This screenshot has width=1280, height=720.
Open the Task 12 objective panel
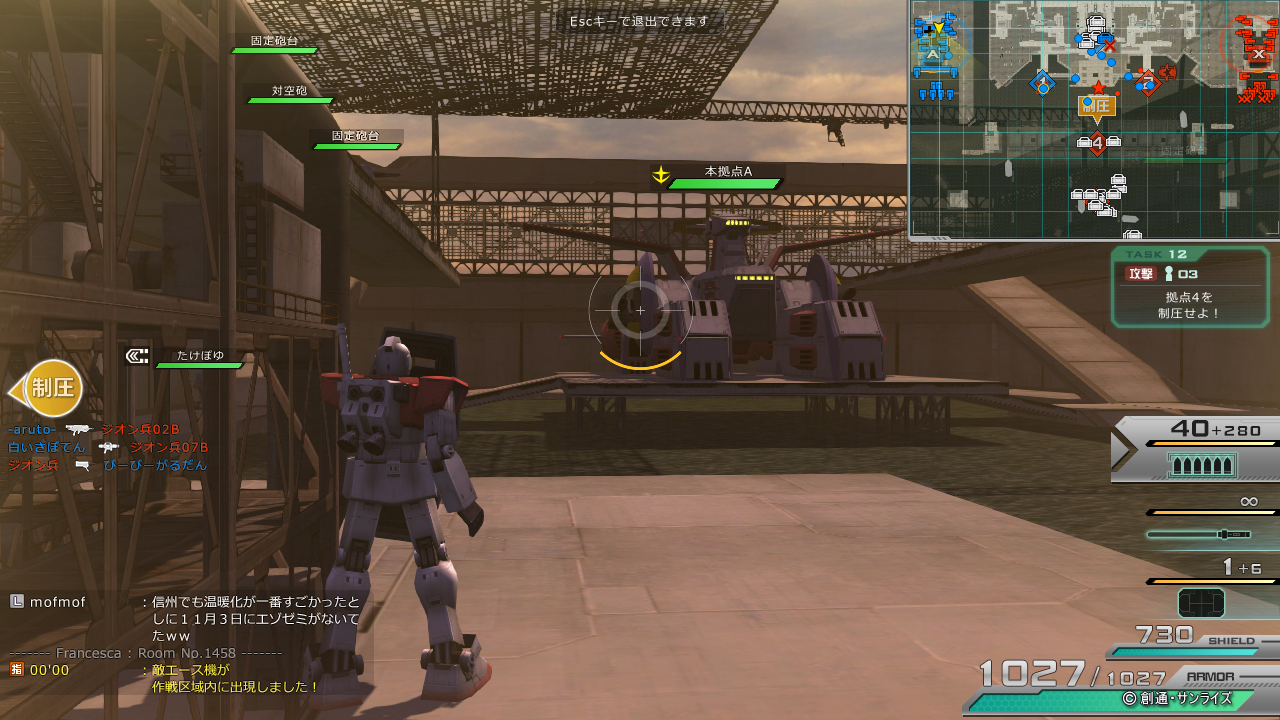tap(1190, 287)
